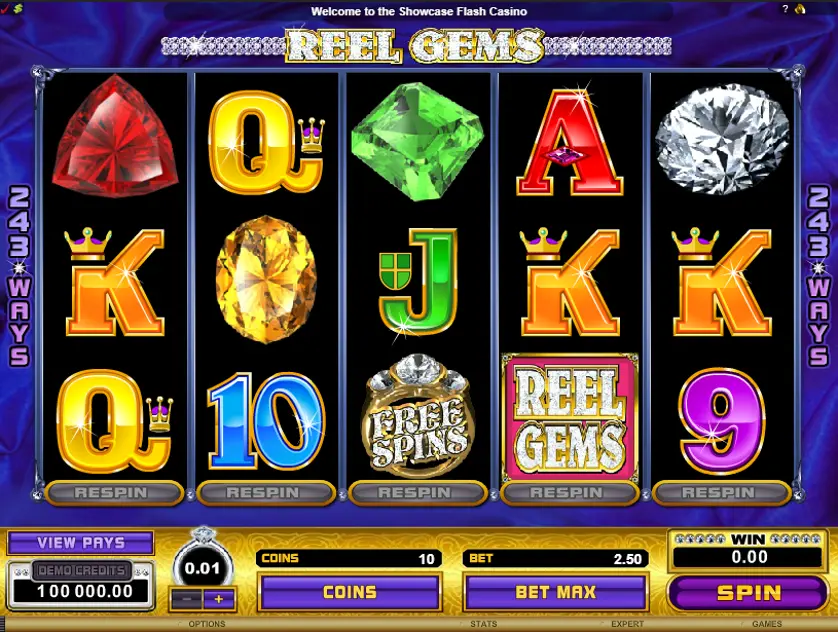Screen dimensions: 838x632
Task: Open the Games menu
Action: pyautogui.click(x=767, y=624)
